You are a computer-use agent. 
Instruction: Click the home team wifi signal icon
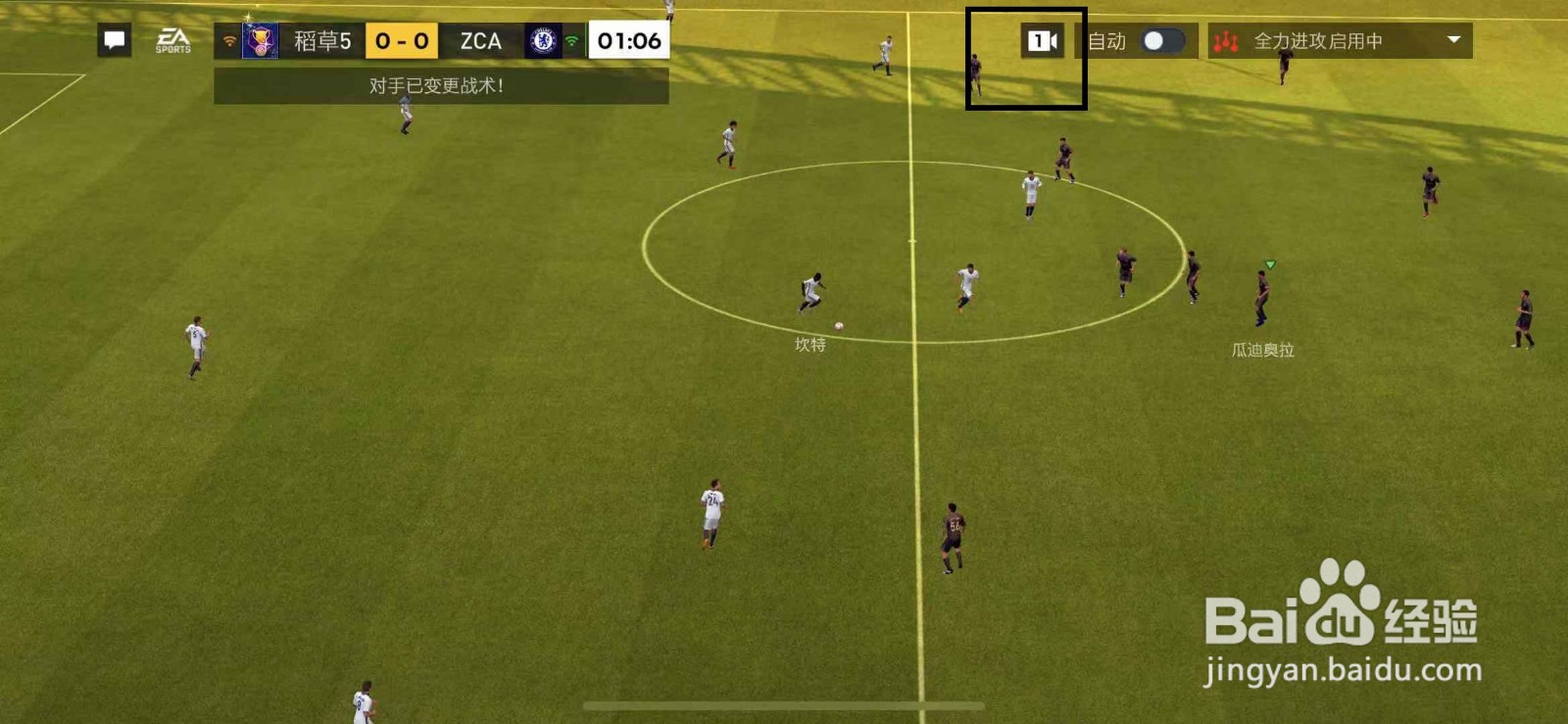pos(227,42)
